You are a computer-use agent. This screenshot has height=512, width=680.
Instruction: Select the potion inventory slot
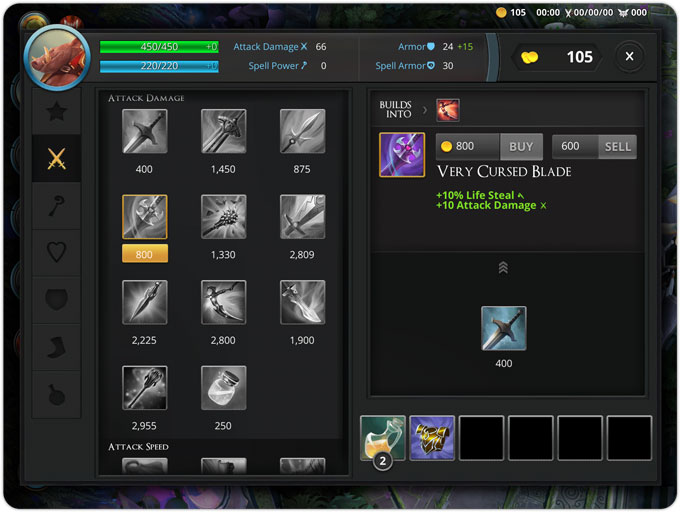pos(383,438)
